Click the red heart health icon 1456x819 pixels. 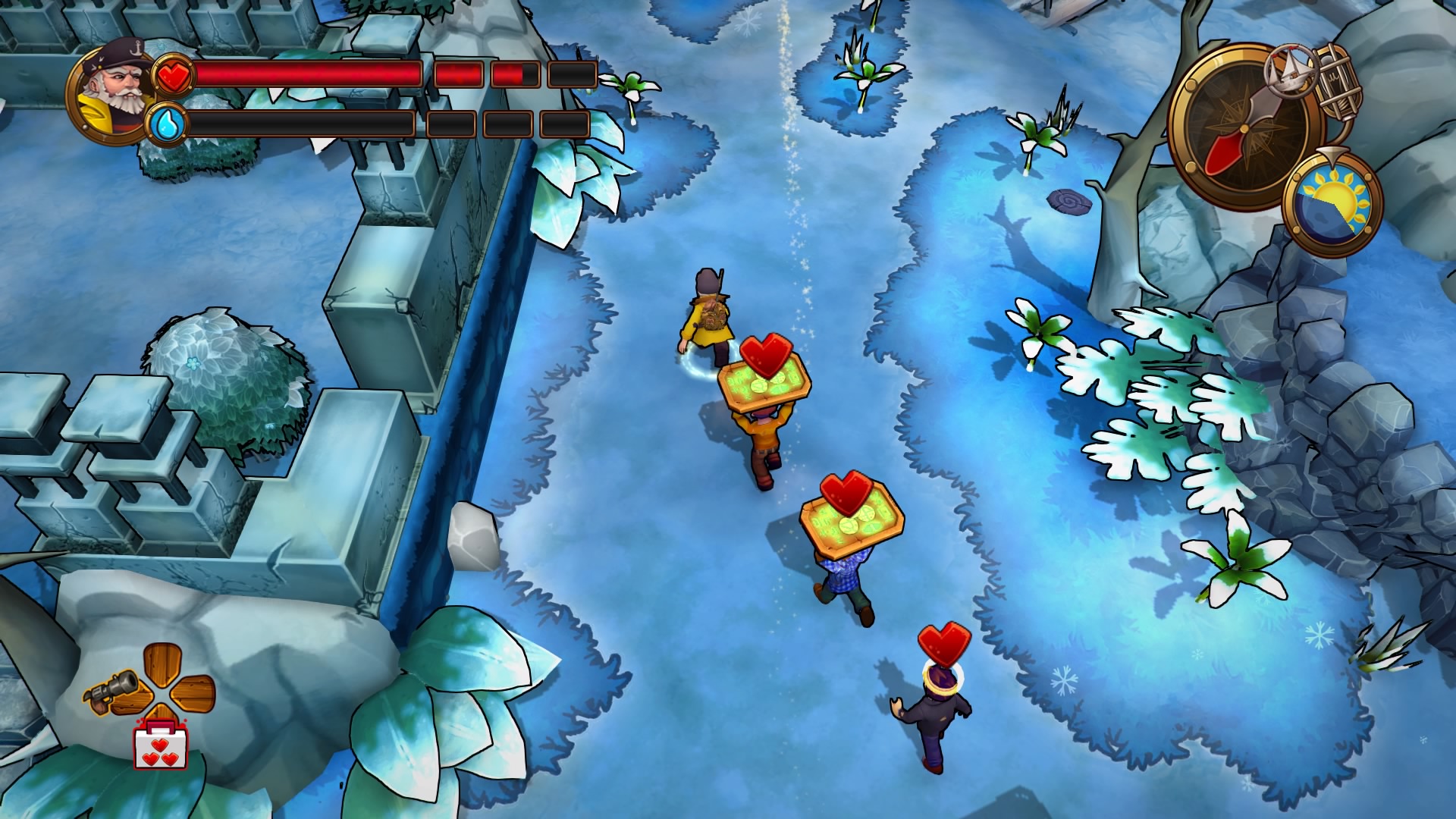(173, 76)
